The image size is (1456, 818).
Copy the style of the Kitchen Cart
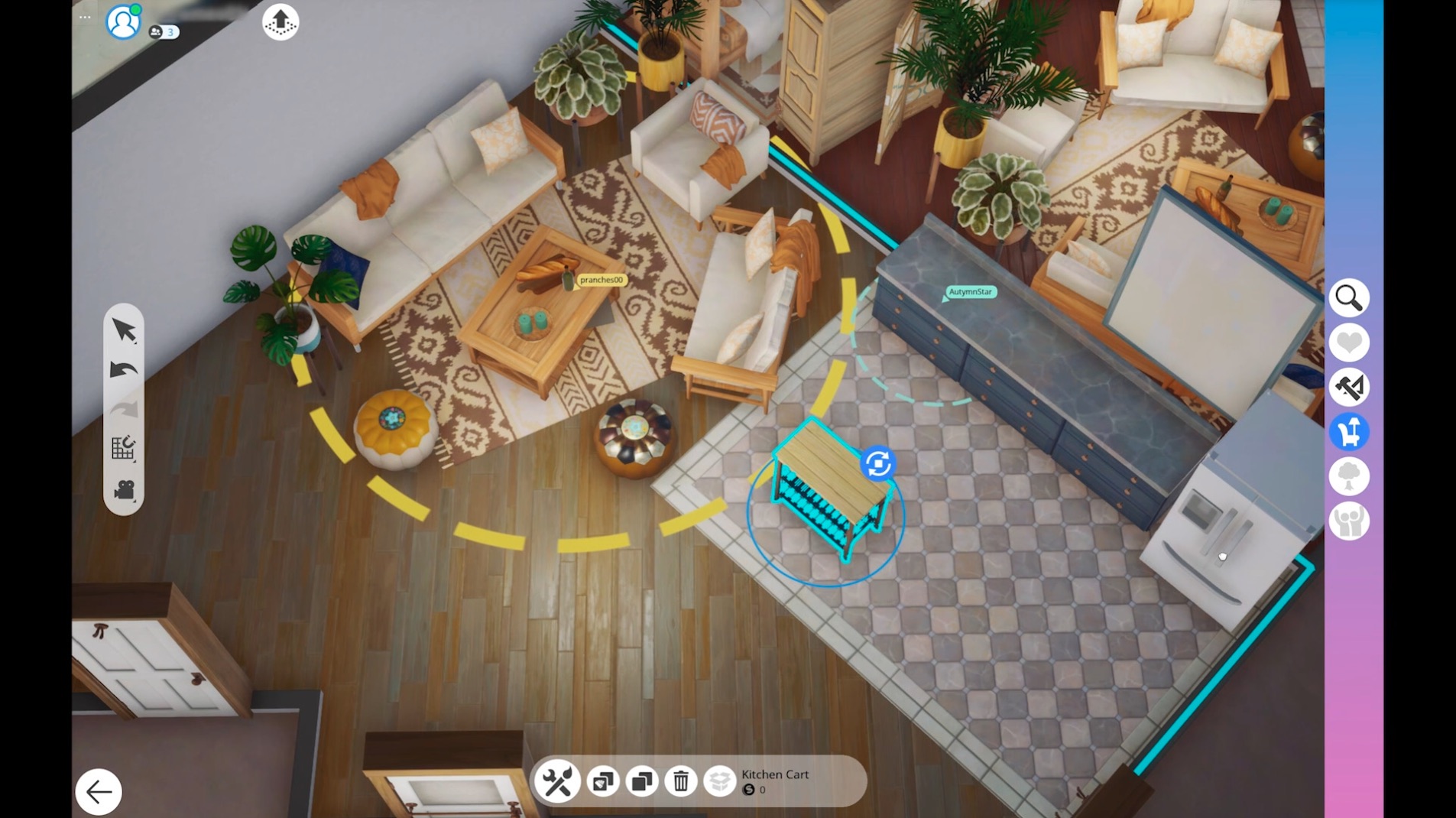tap(603, 781)
